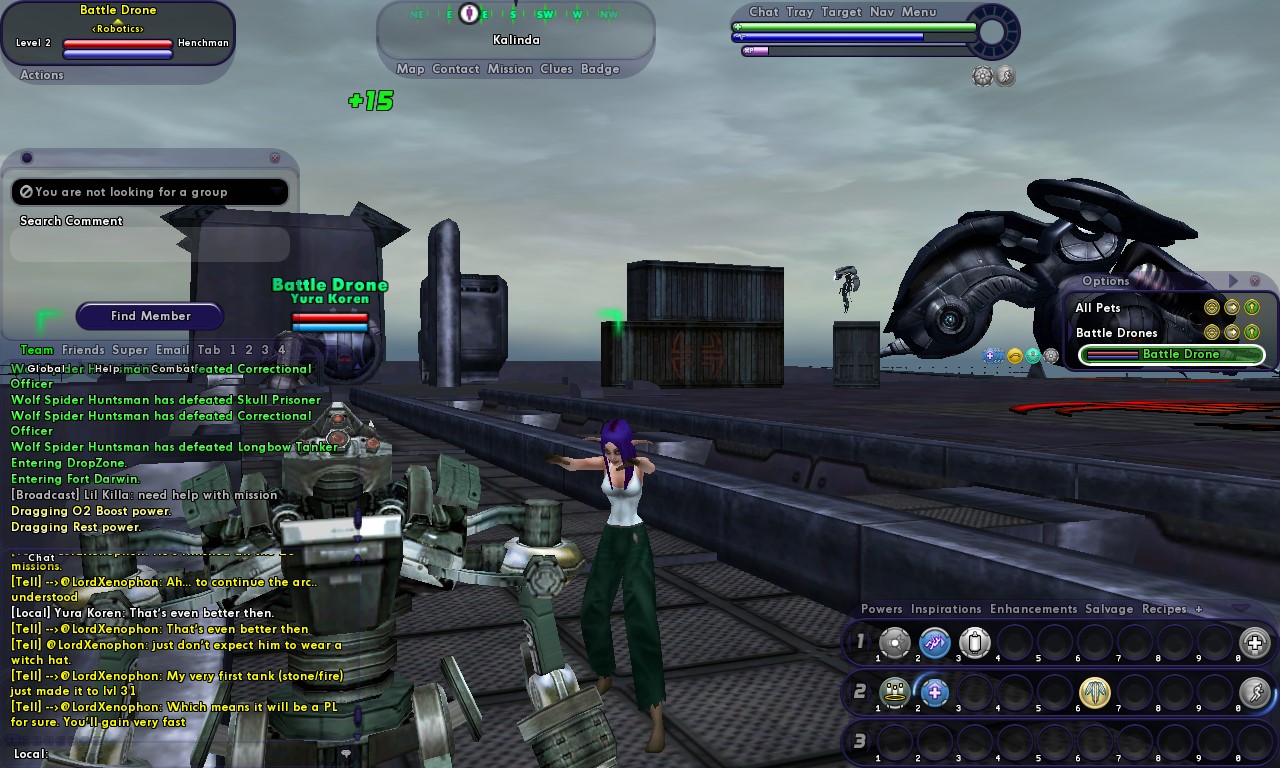Switch to the Email tab
Screen dimensions: 1280x768
pyautogui.click(x=172, y=350)
